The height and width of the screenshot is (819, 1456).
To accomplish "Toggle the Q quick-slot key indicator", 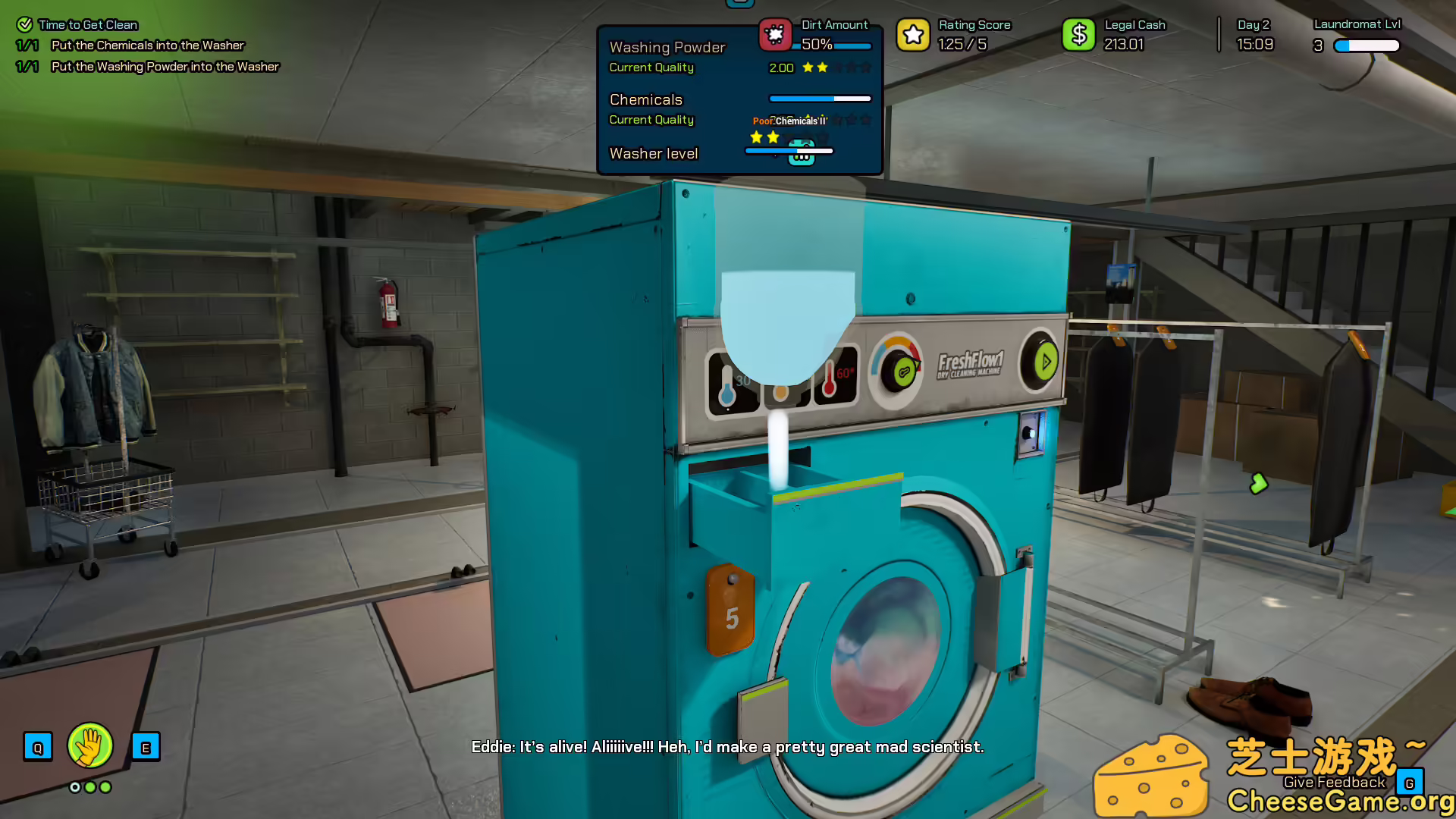I will click(38, 746).
